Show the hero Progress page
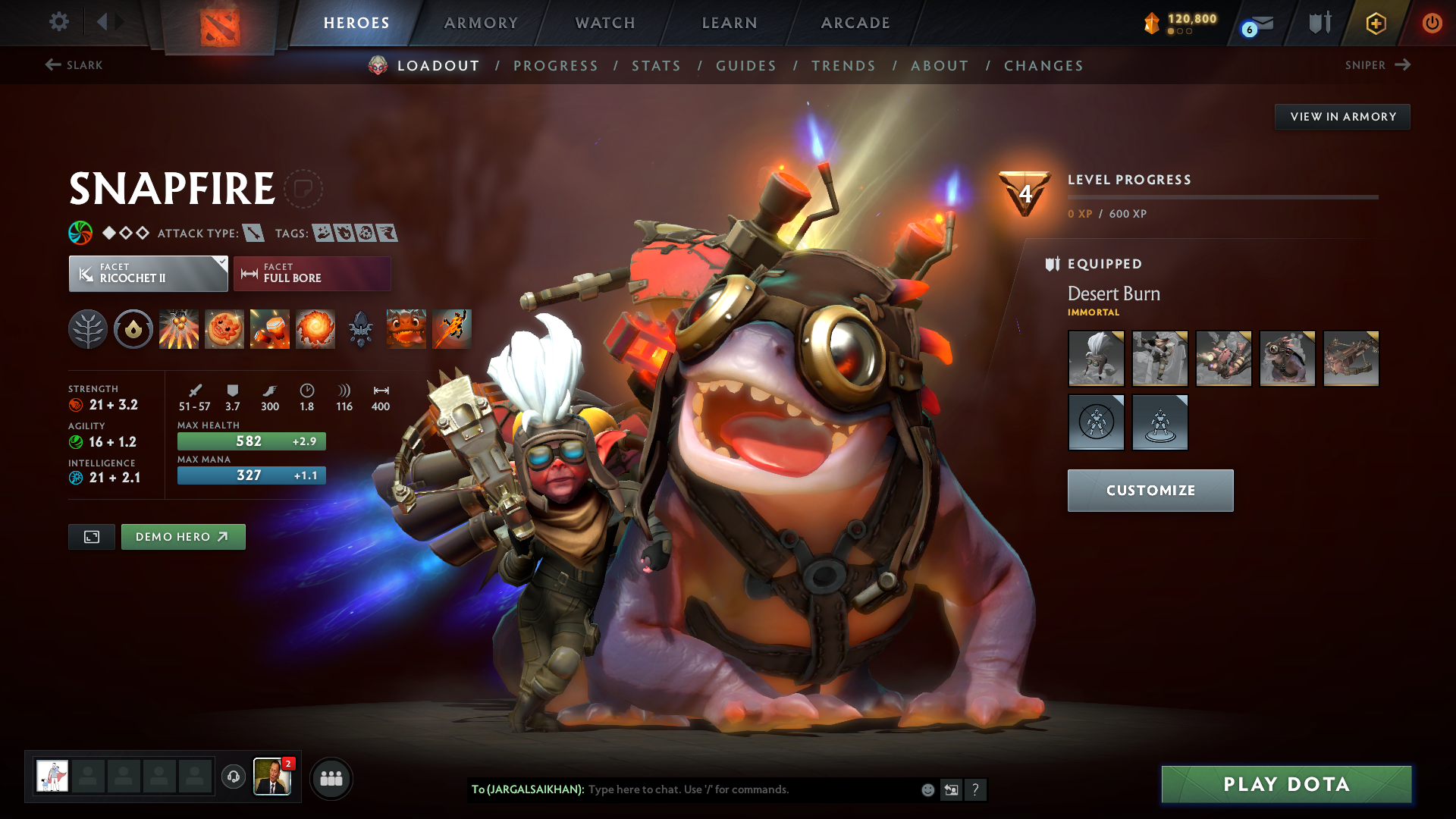1456x819 pixels. click(556, 66)
